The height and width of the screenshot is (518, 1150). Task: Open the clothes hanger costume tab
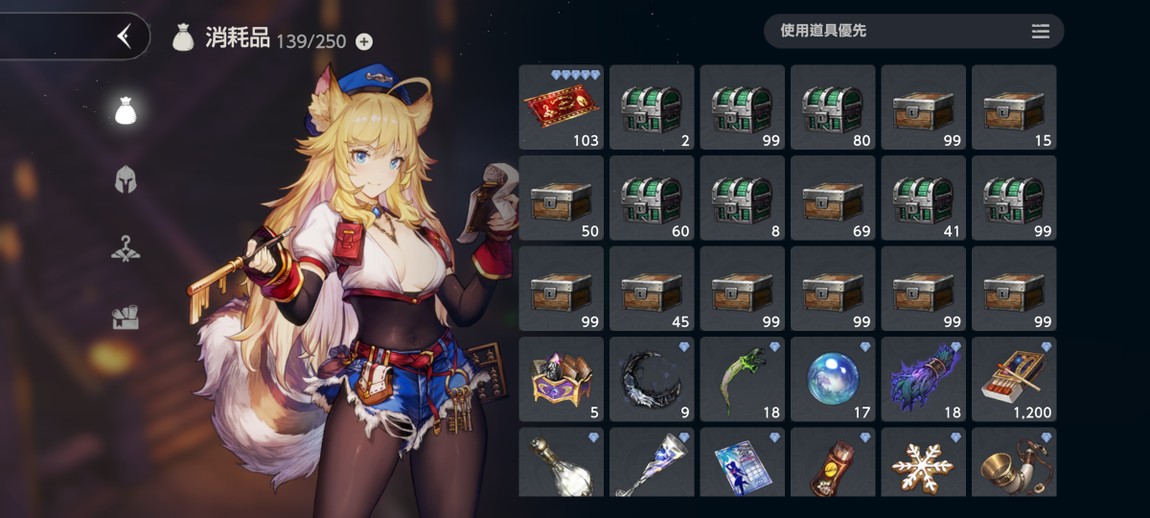point(125,249)
